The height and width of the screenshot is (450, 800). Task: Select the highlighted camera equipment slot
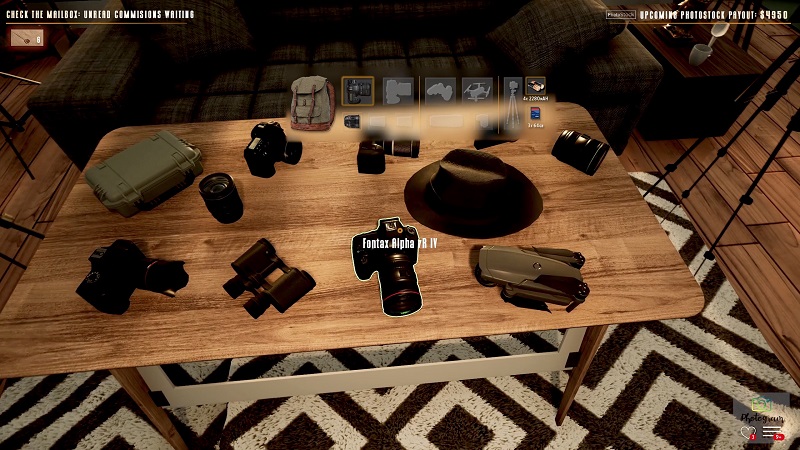pos(357,92)
